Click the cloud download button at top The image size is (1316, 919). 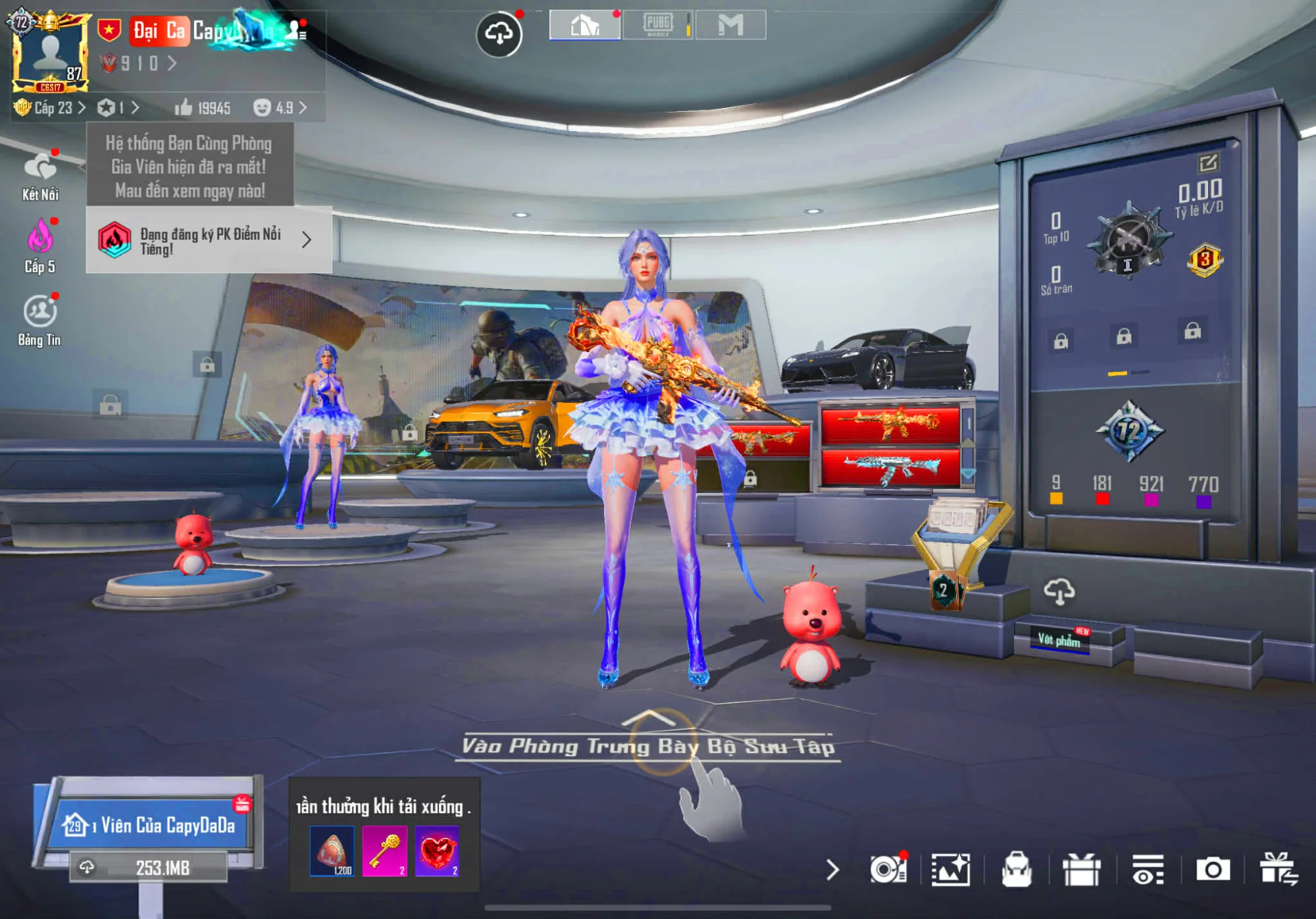499,33
